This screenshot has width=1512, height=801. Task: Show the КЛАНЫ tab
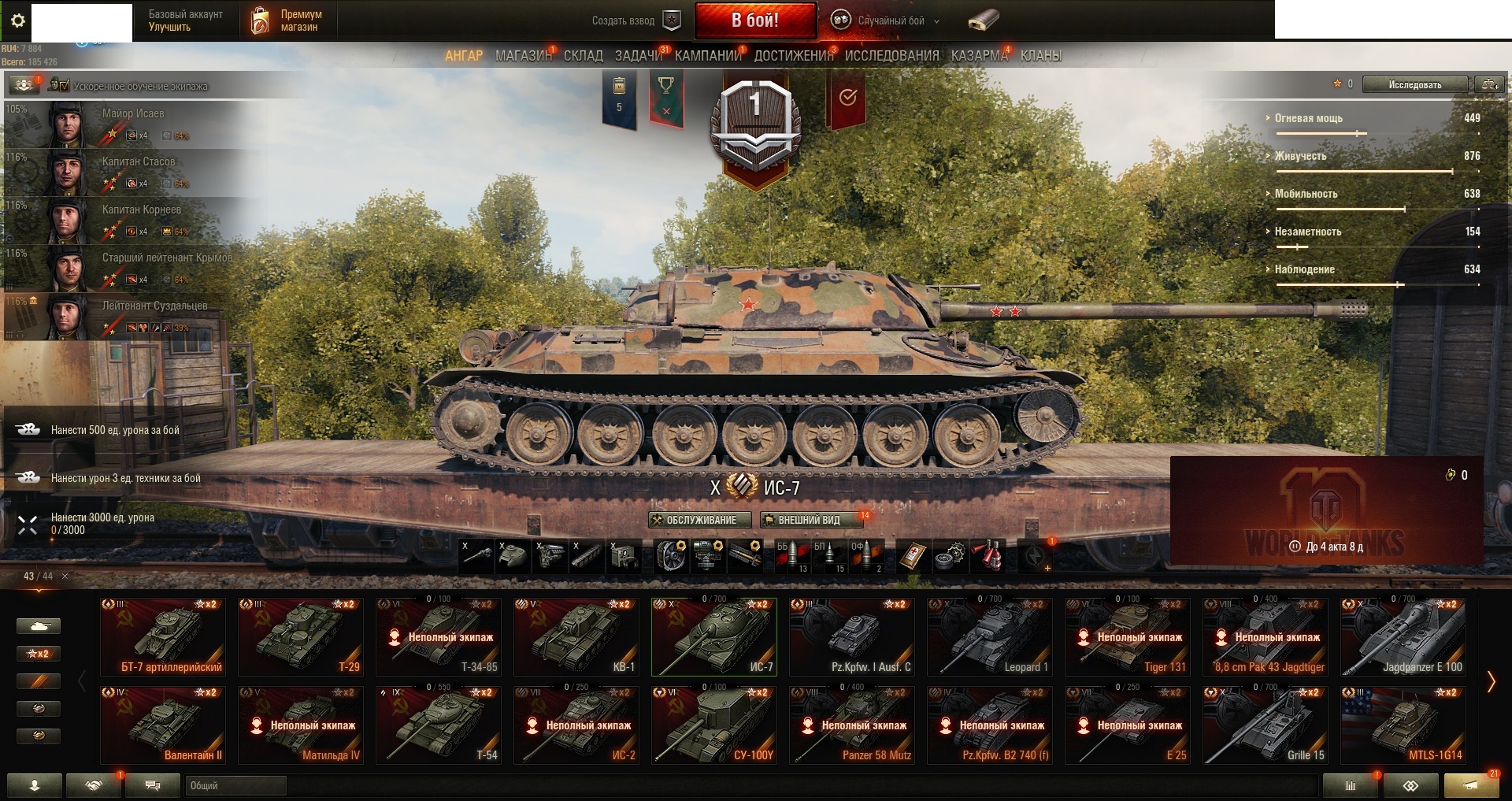[x=1040, y=56]
